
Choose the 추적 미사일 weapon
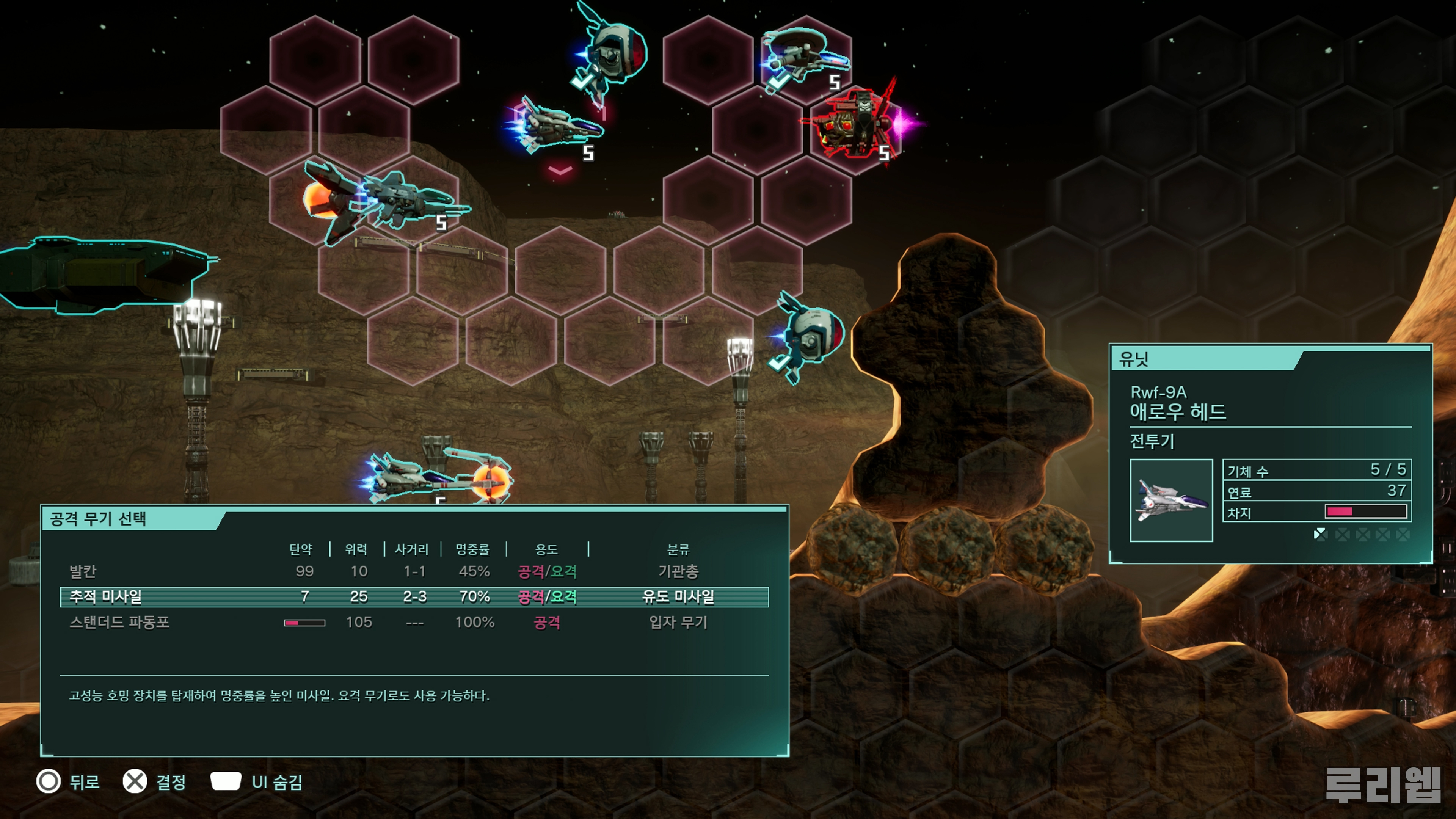click(x=414, y=597)
